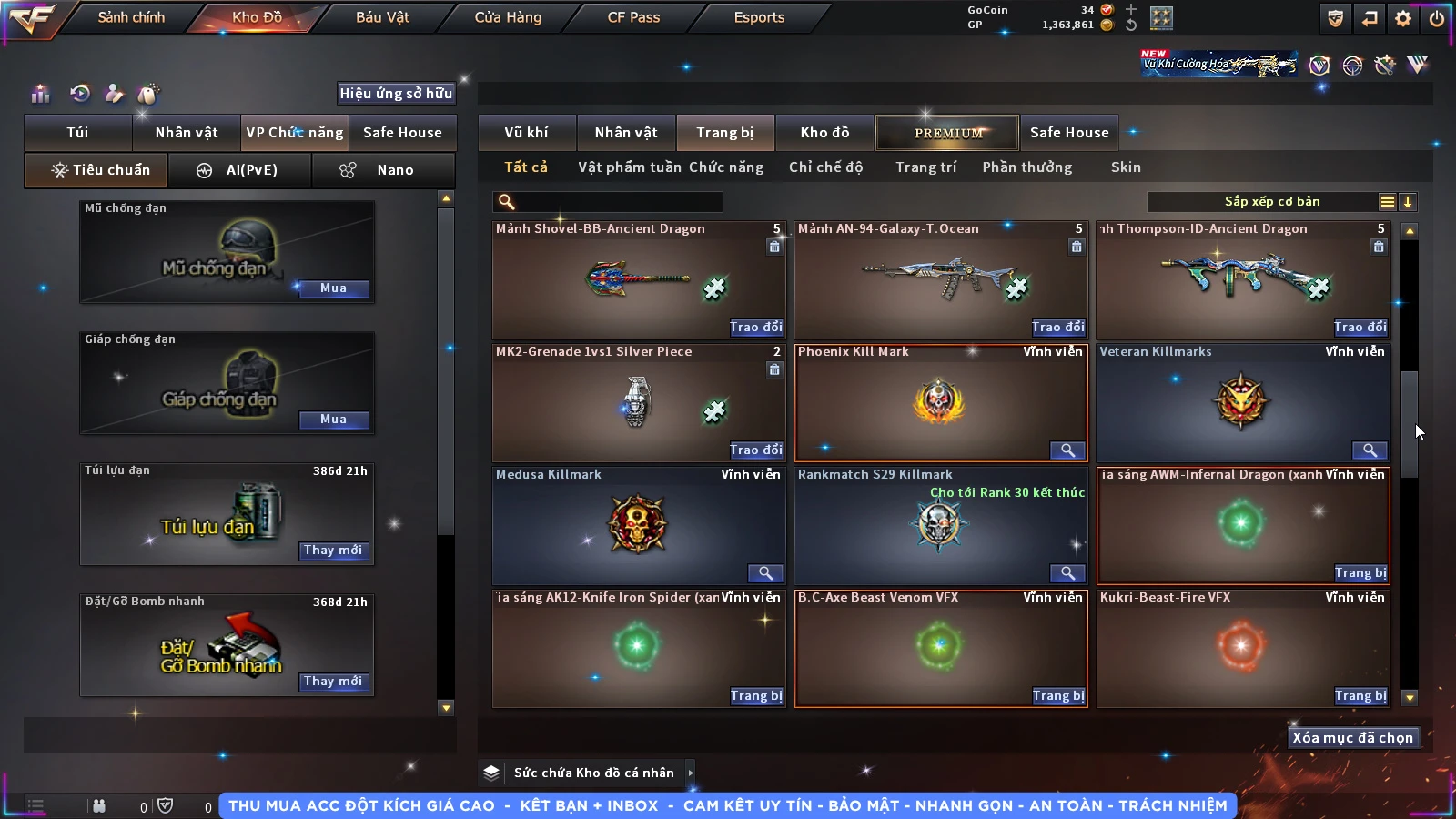Expand Sức chứa Kho đồ cá nhân
1456x819 pixels.
point(691,773)
